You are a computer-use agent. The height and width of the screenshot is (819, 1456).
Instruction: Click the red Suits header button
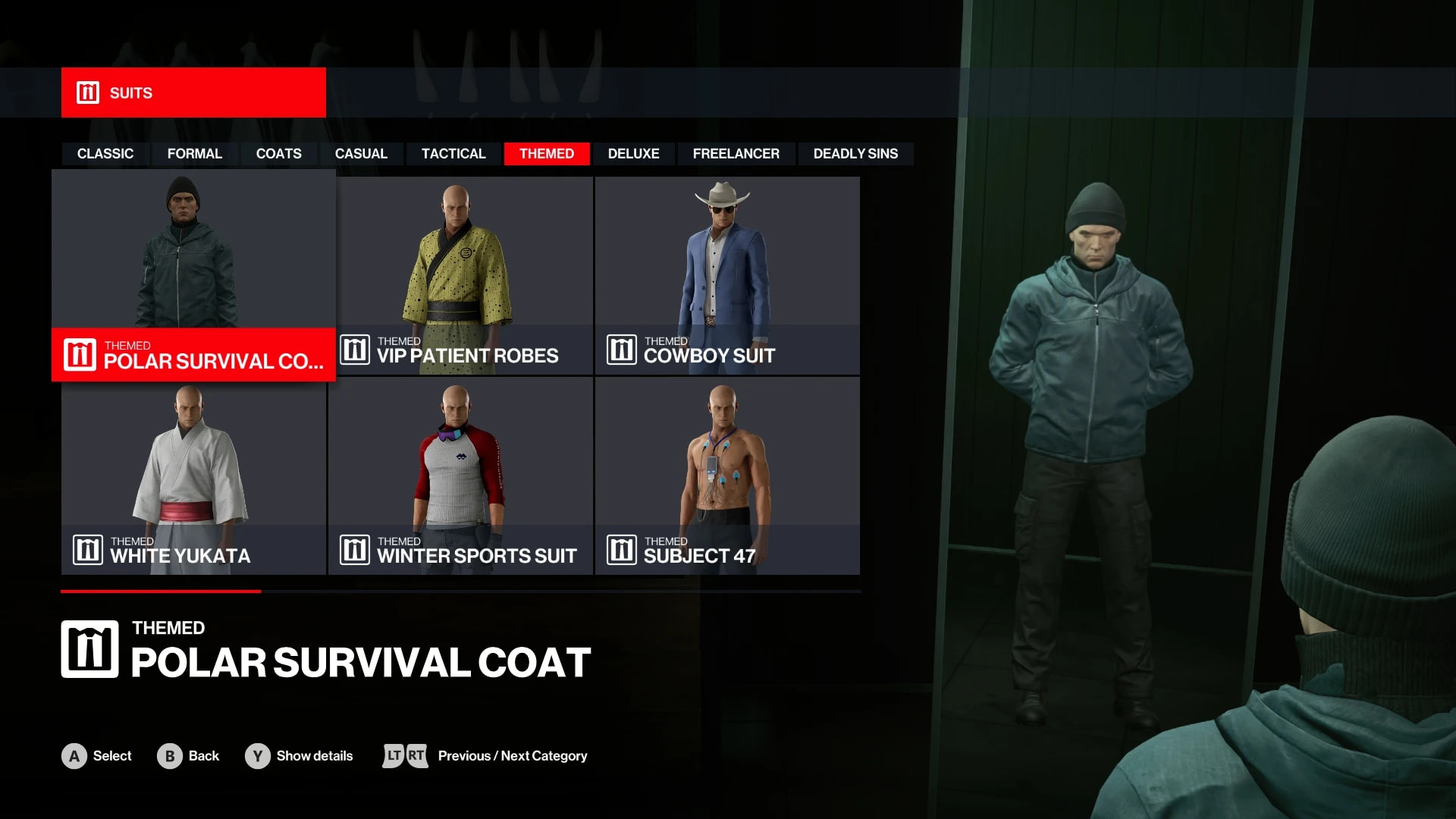coord(193,93)
